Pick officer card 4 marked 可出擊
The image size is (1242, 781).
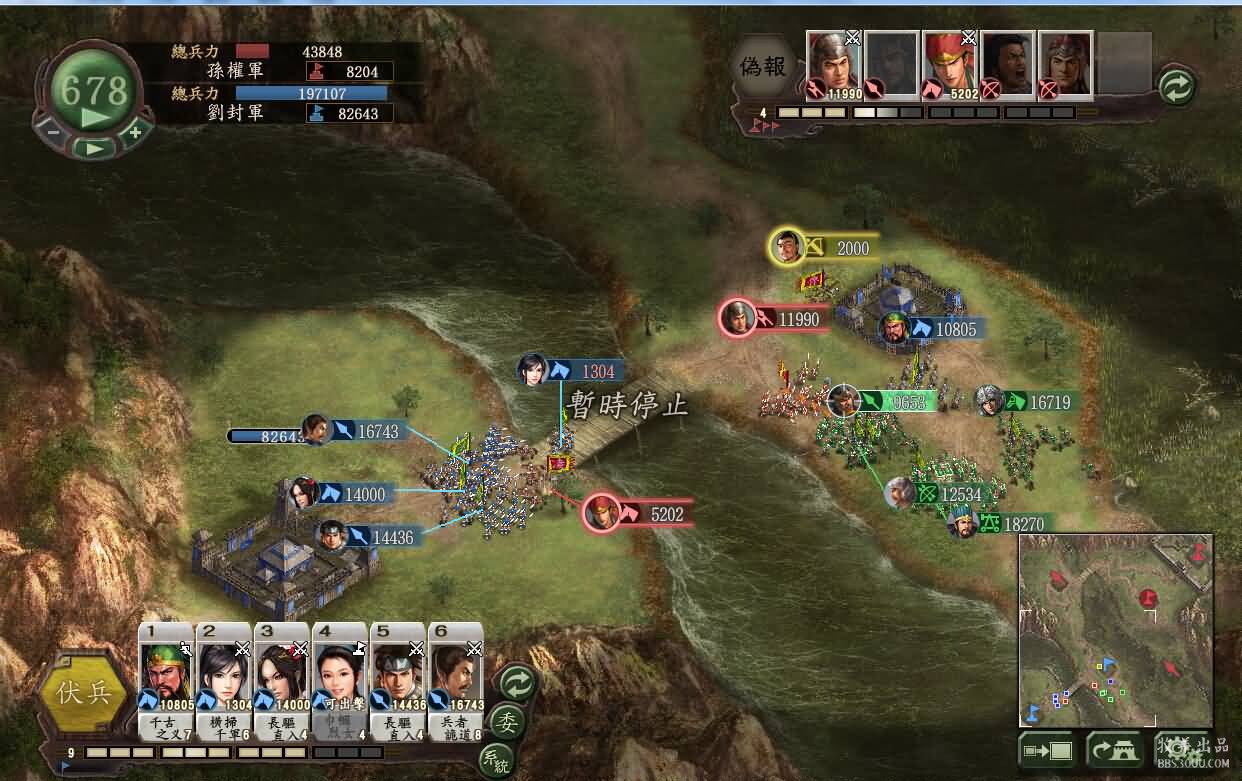tap(339, 676)
